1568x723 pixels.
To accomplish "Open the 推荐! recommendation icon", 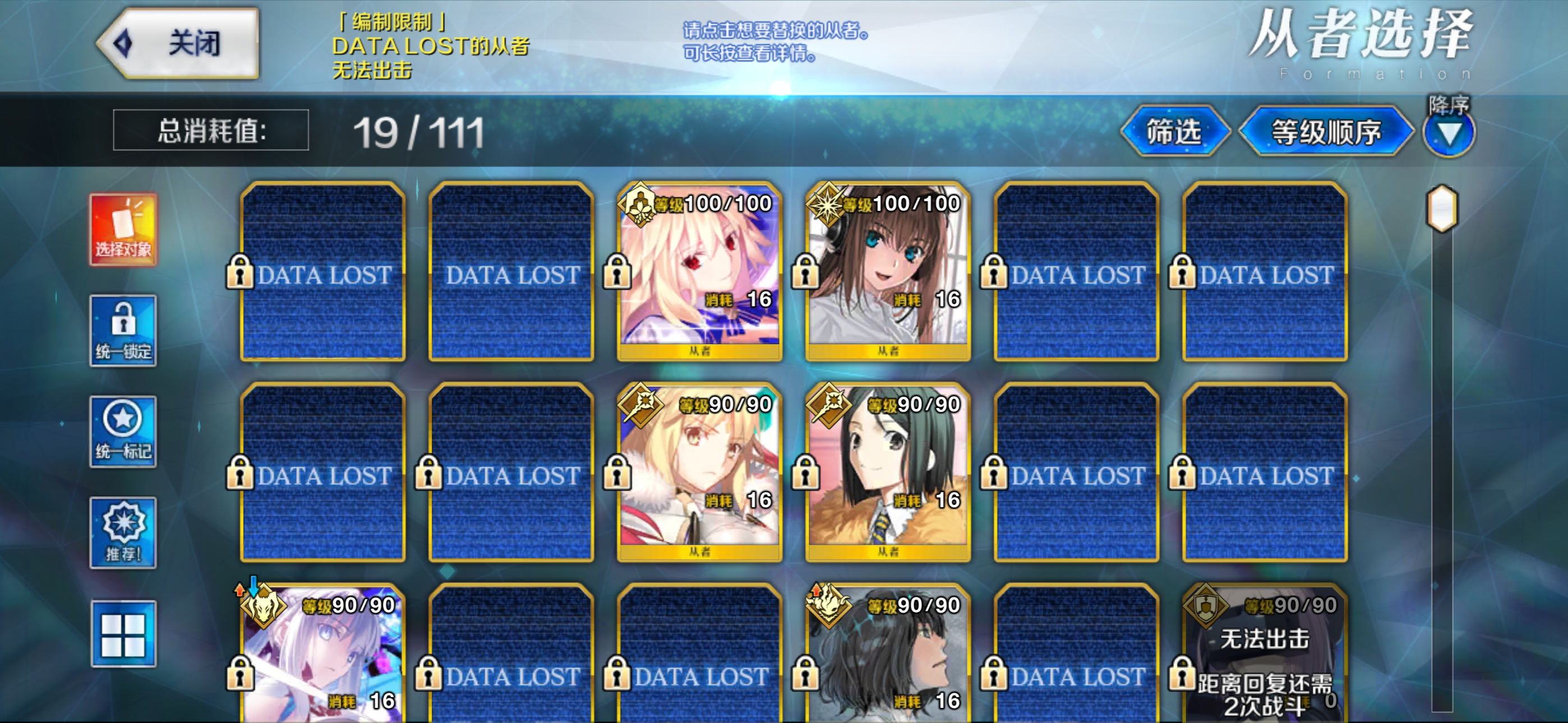I will (x=122, y=532).
